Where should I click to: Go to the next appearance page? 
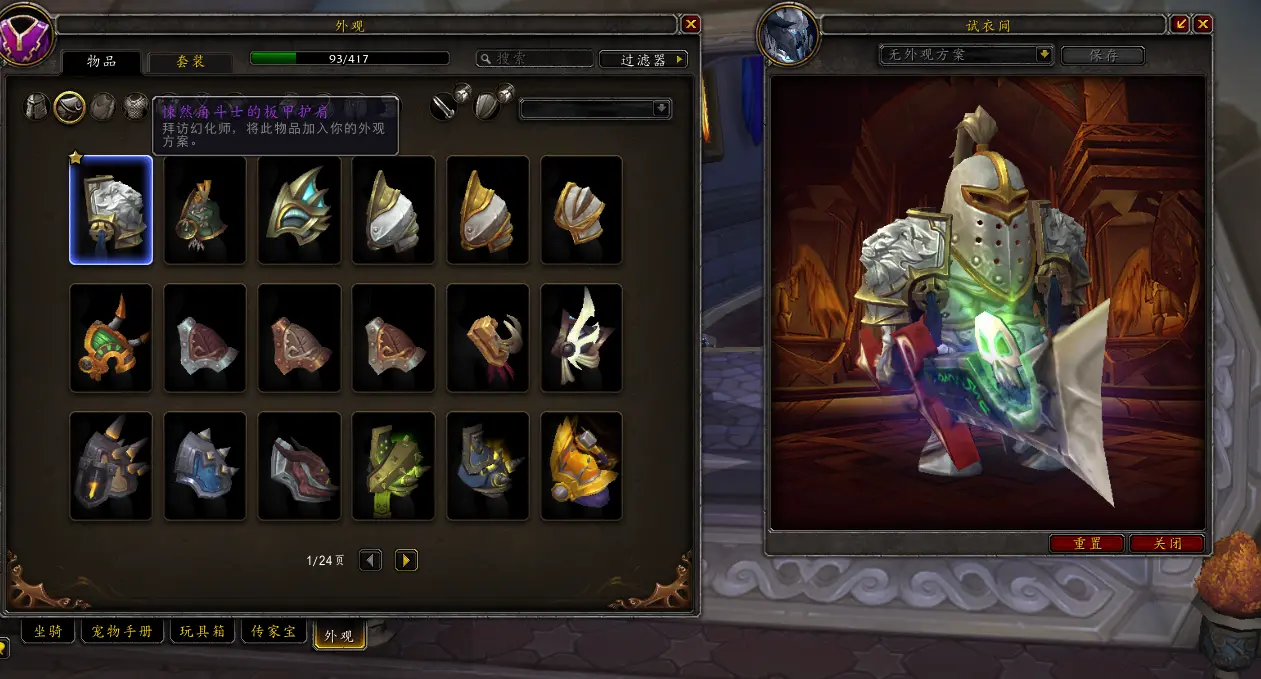click(406, 560)
